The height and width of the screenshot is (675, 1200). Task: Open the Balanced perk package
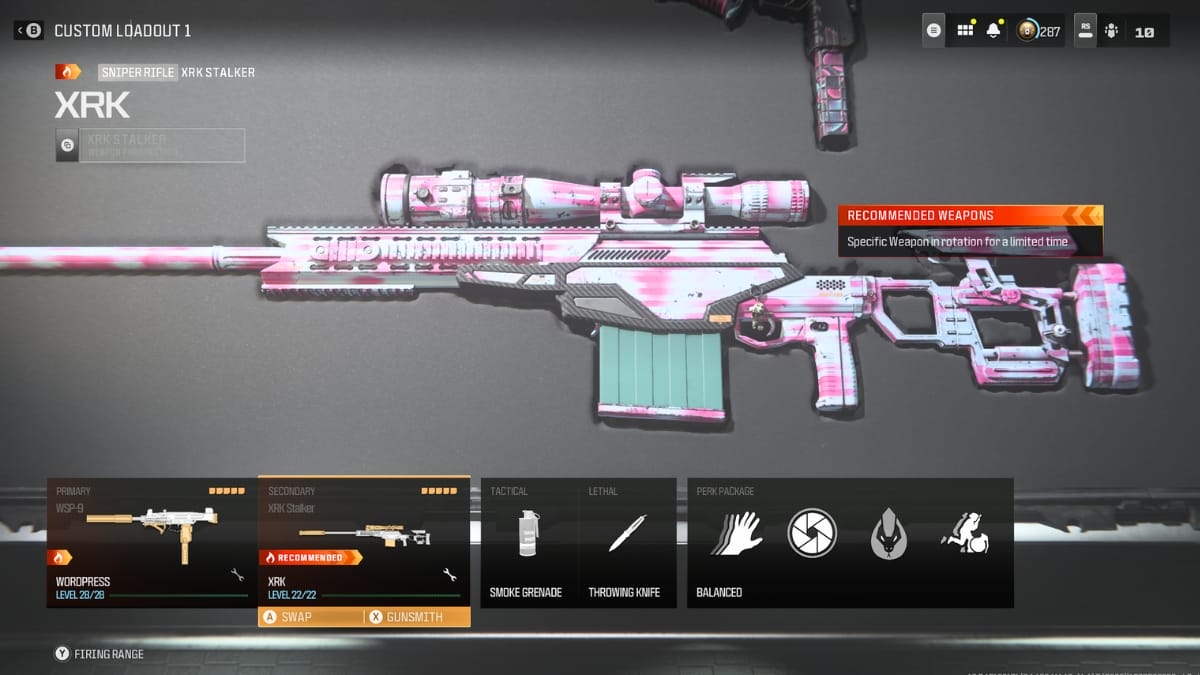coord(850,542)
